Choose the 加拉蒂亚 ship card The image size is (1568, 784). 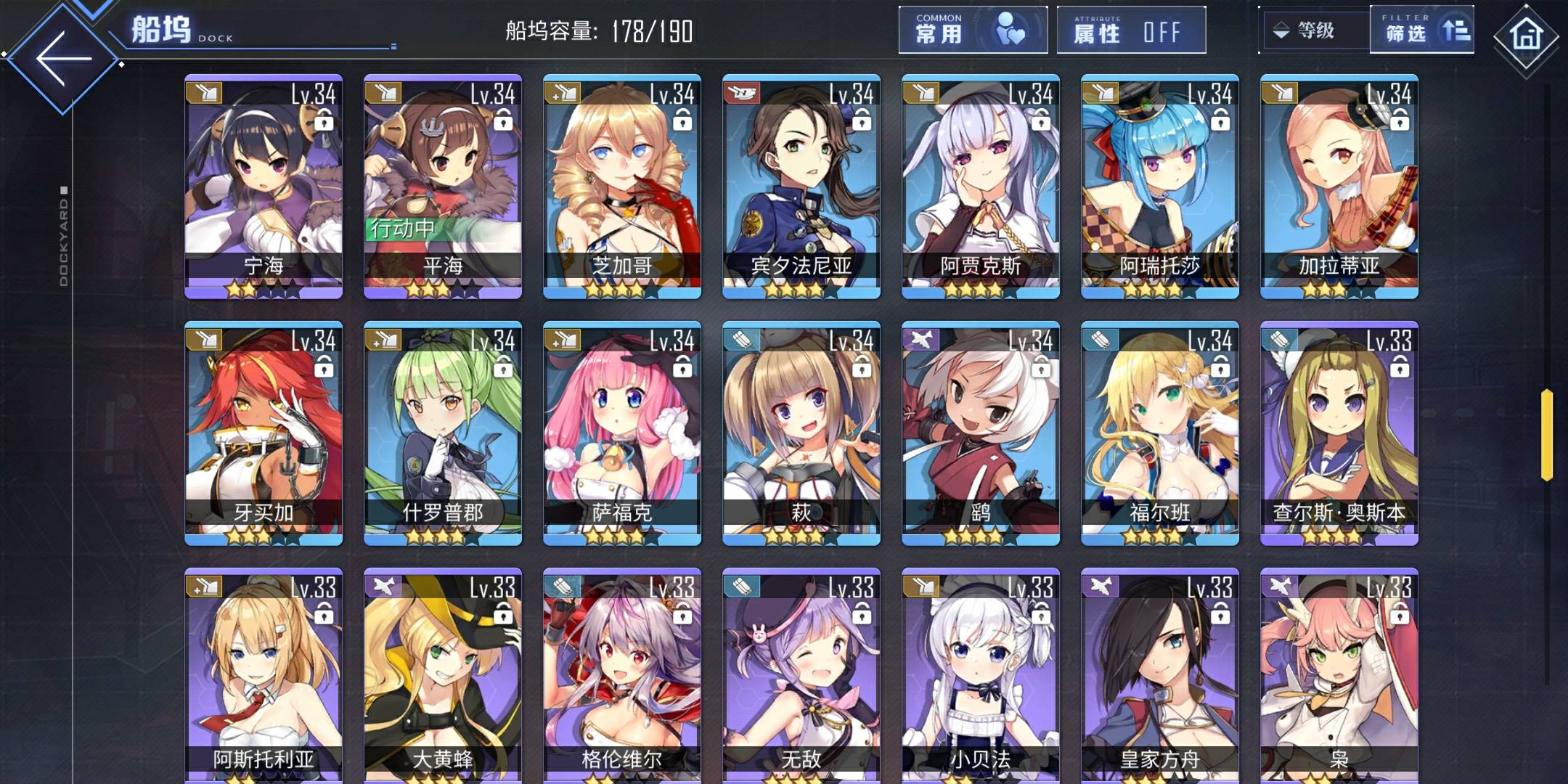pyautogui.click(x=1339, y=186)
